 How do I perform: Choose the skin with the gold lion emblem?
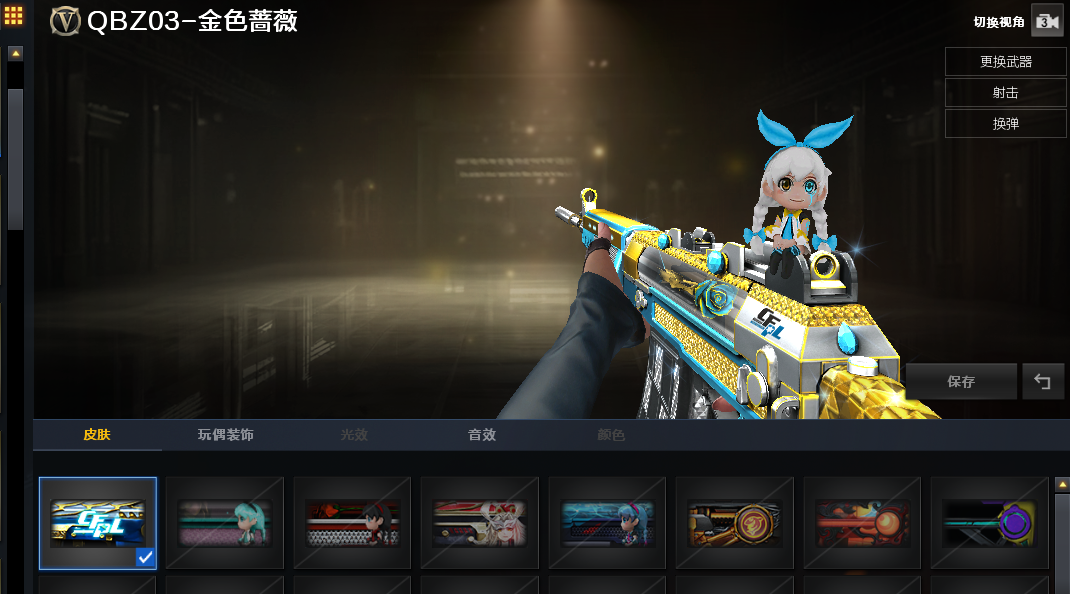click(x=735, y=523)
